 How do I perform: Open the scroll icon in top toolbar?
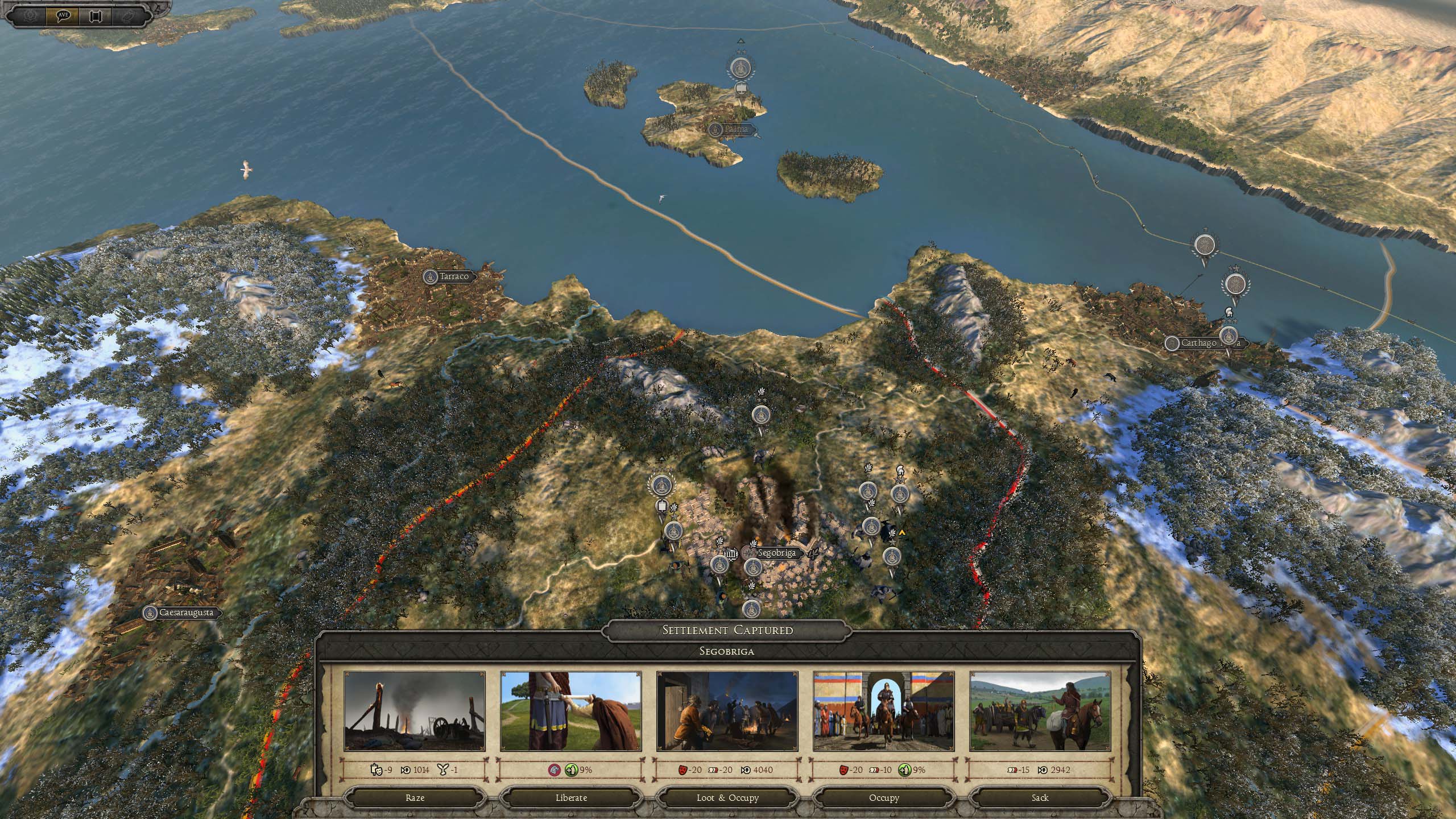point(94,16)
